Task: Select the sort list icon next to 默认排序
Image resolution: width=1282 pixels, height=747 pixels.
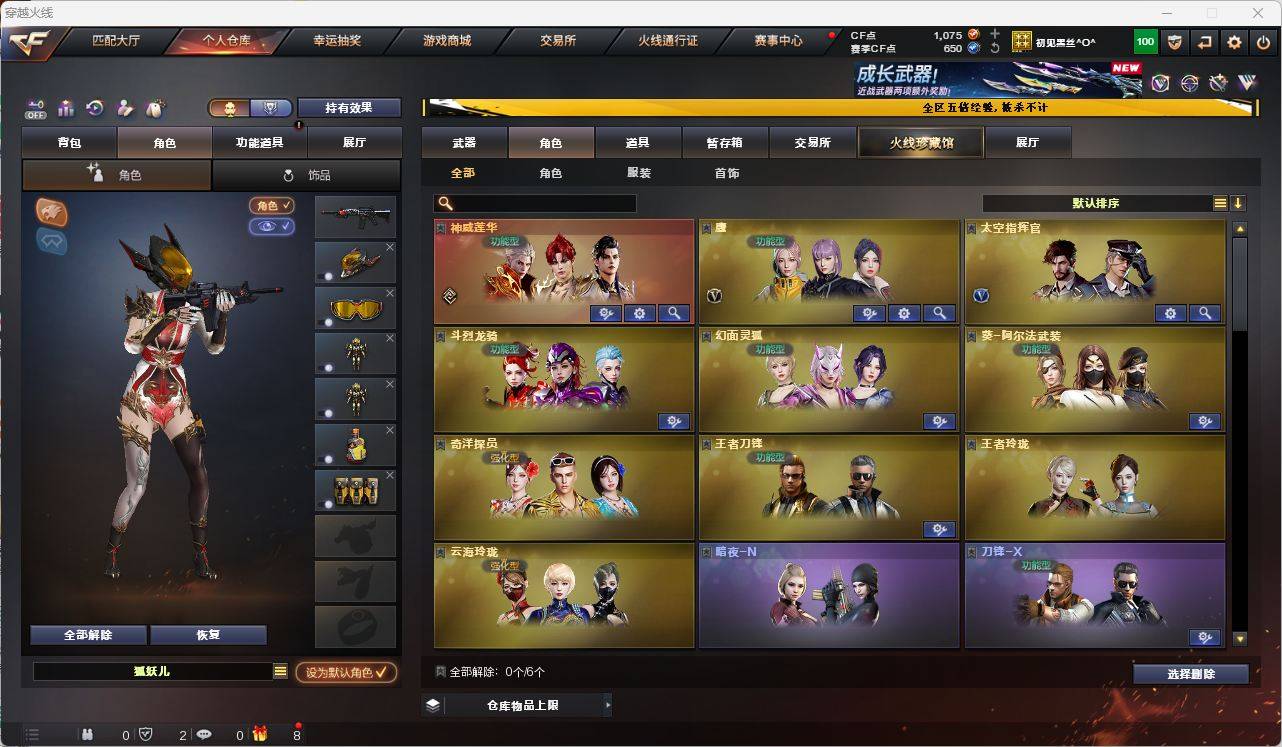Action: (1219, 202)
